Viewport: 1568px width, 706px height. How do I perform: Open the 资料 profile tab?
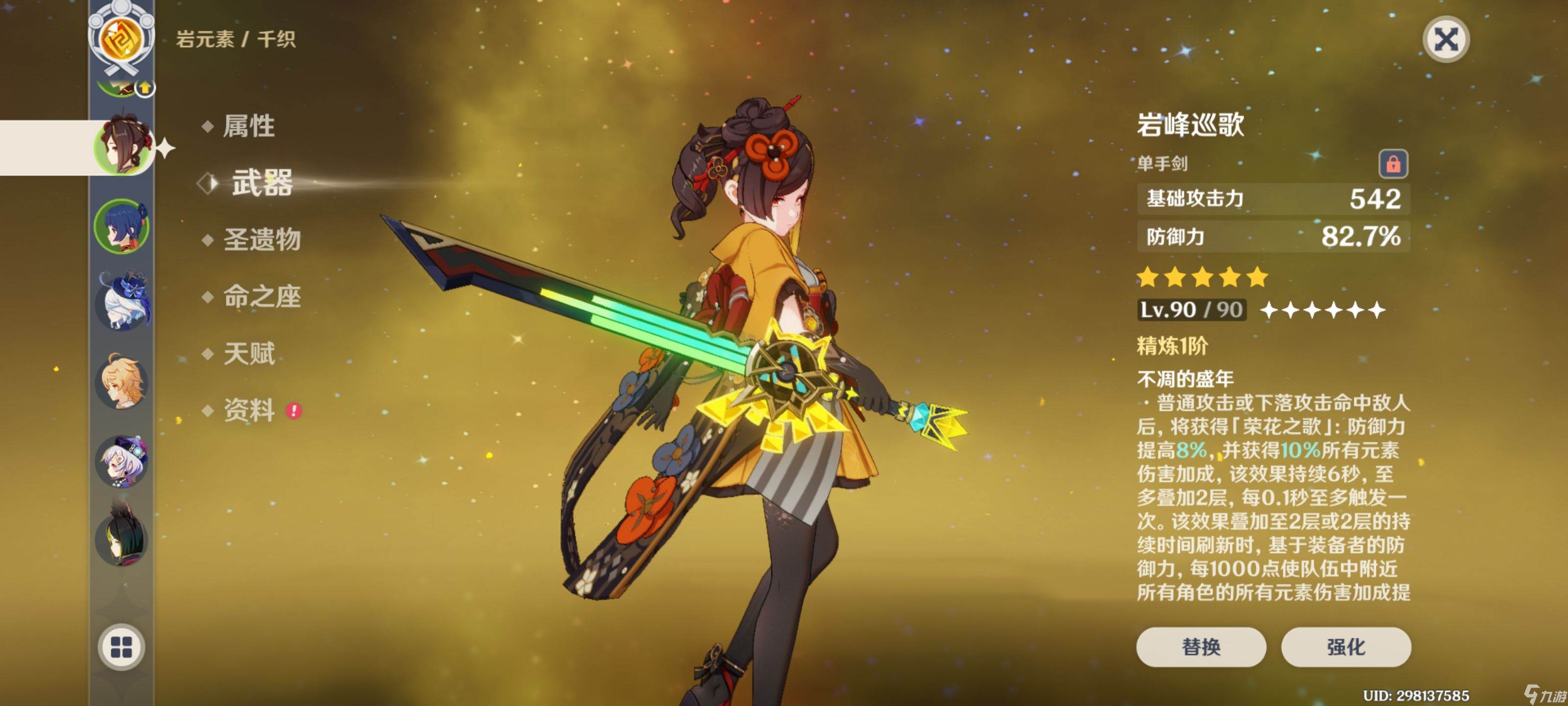[249, 410]
